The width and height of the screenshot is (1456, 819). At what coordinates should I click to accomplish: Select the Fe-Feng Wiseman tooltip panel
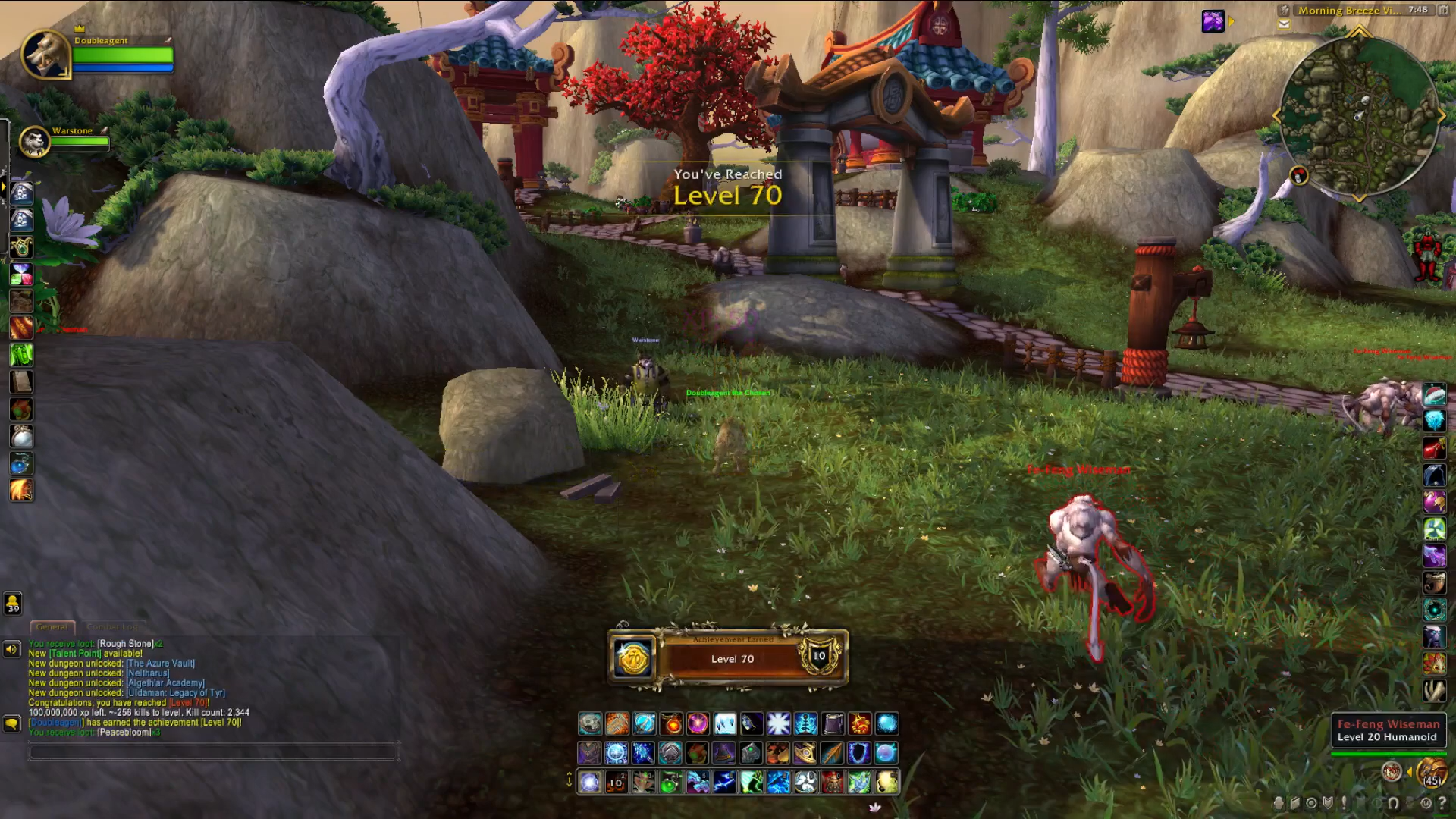(x=1388, y=730)
